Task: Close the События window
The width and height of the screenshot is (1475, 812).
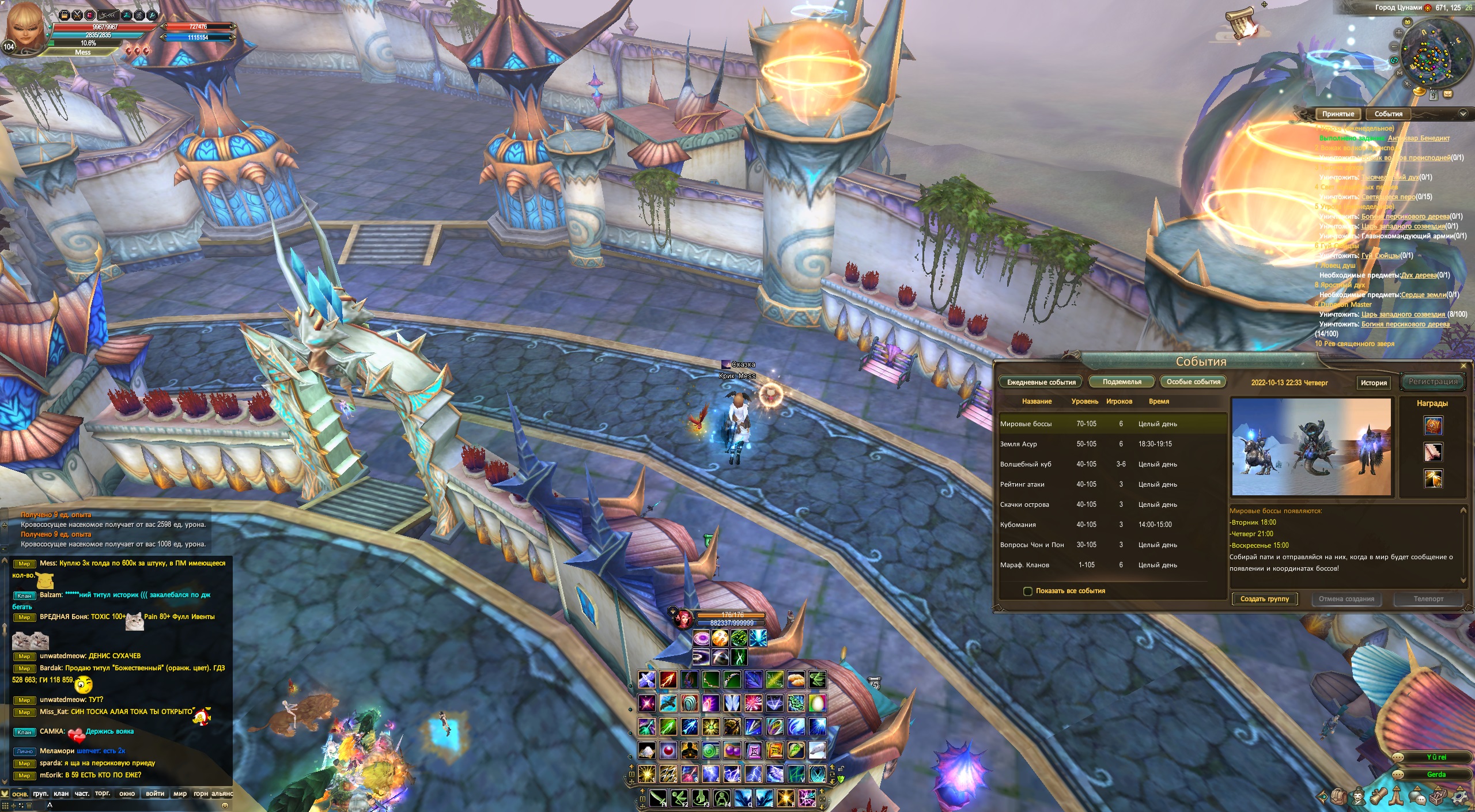Action: coord(1463,366)
